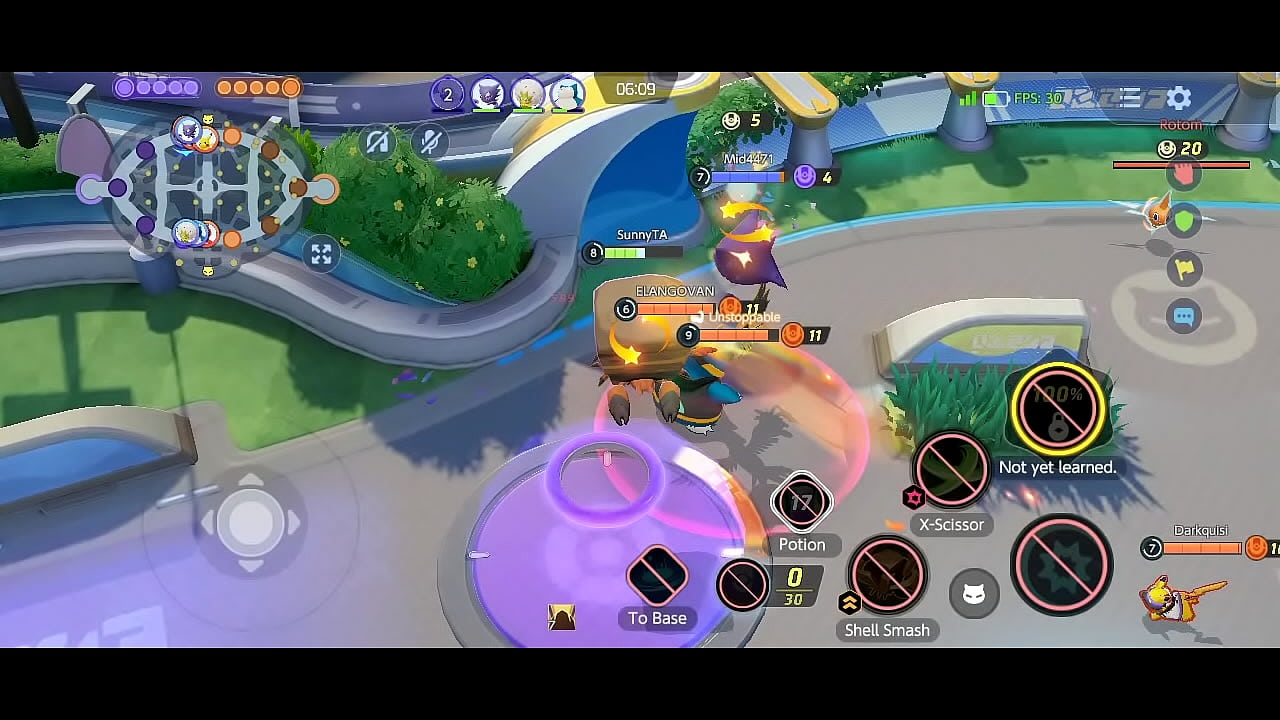Activate the Shell Smash move

coord(887,575)
